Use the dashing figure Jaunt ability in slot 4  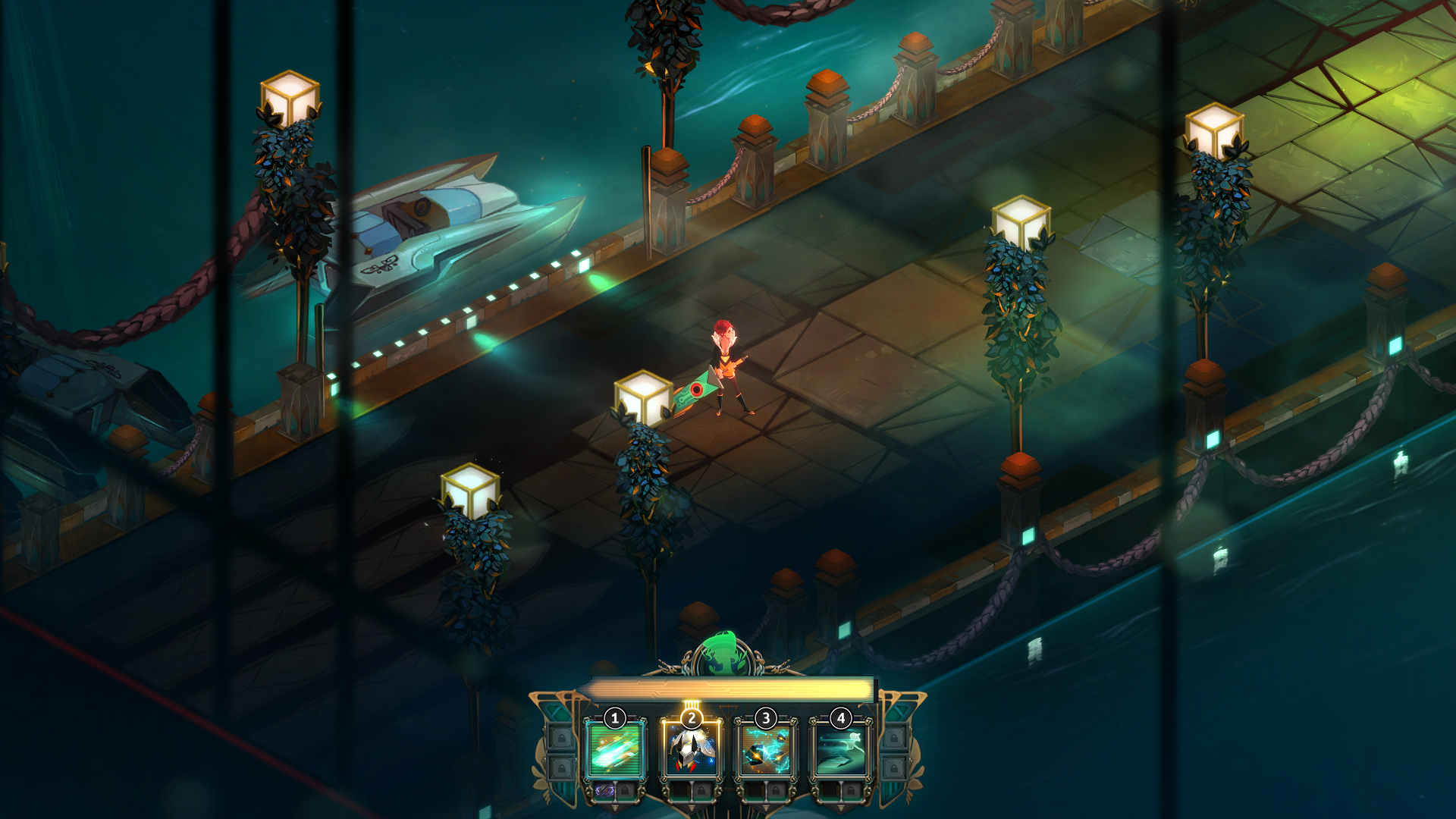(x=840, y=749)
